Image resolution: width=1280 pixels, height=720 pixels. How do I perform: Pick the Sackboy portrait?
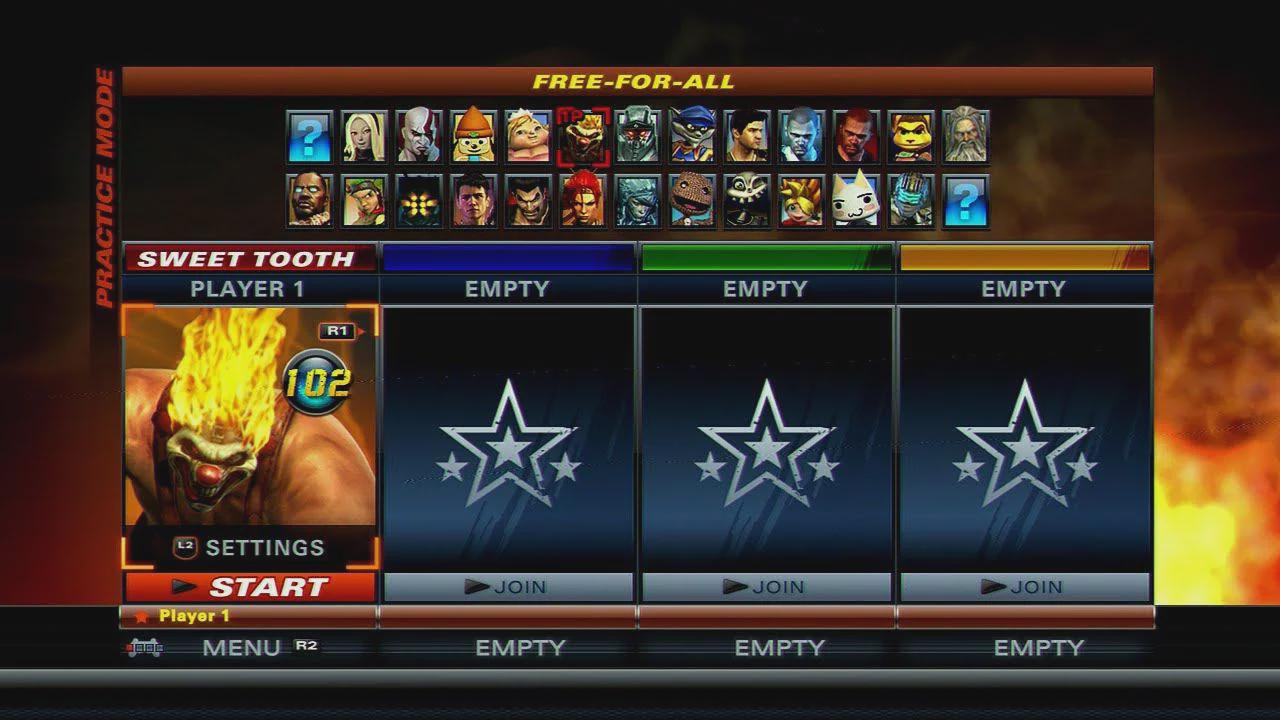pyautogui.click(x=692, y=201)
